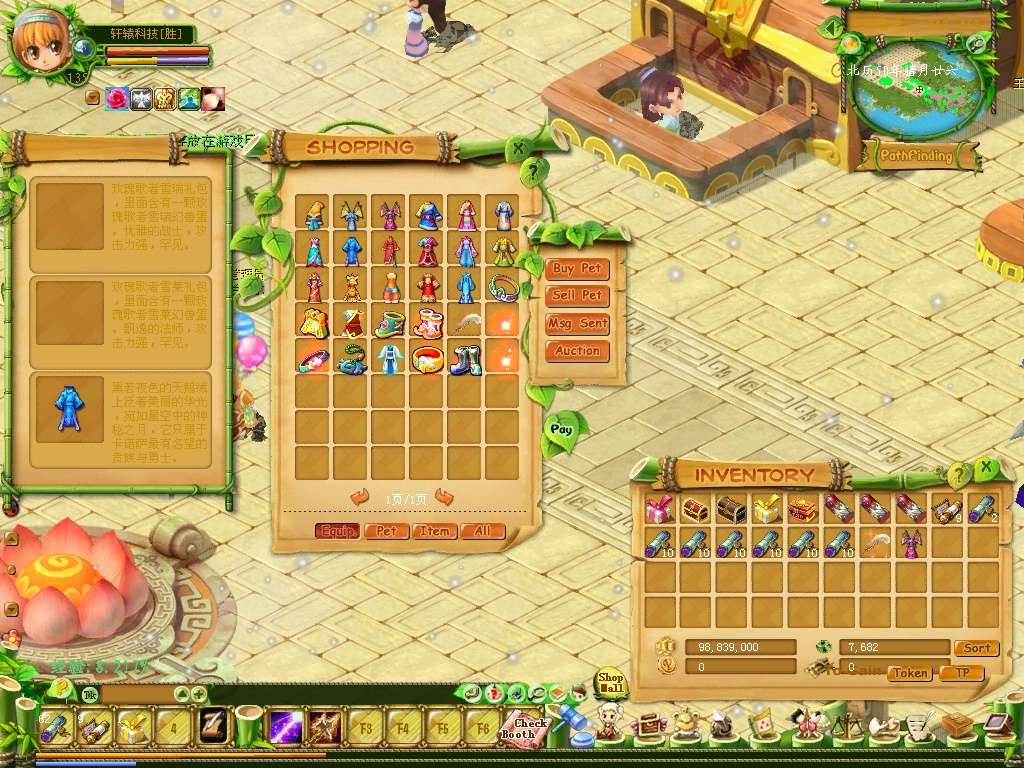This screenshot has height=768, width=1024.
Task: Close the Shopping window
Action: click(x=518, y=149)
